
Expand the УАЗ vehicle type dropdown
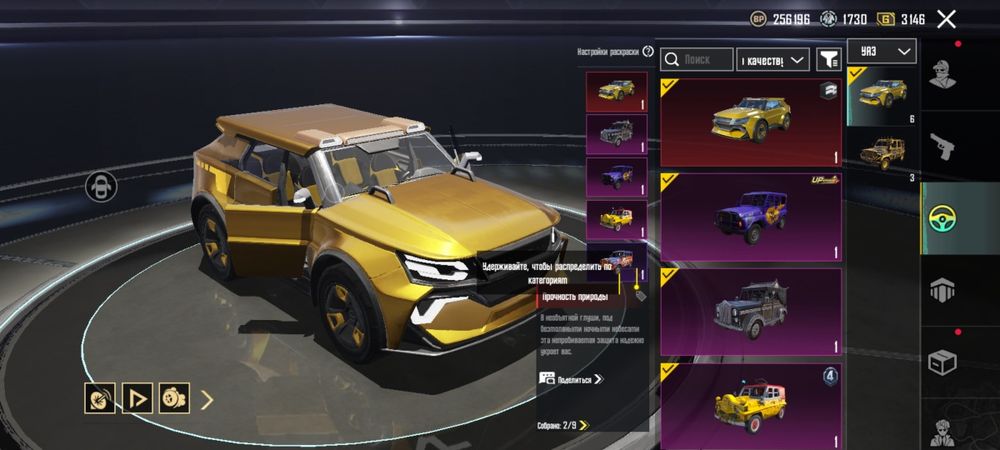pos(881,51)
